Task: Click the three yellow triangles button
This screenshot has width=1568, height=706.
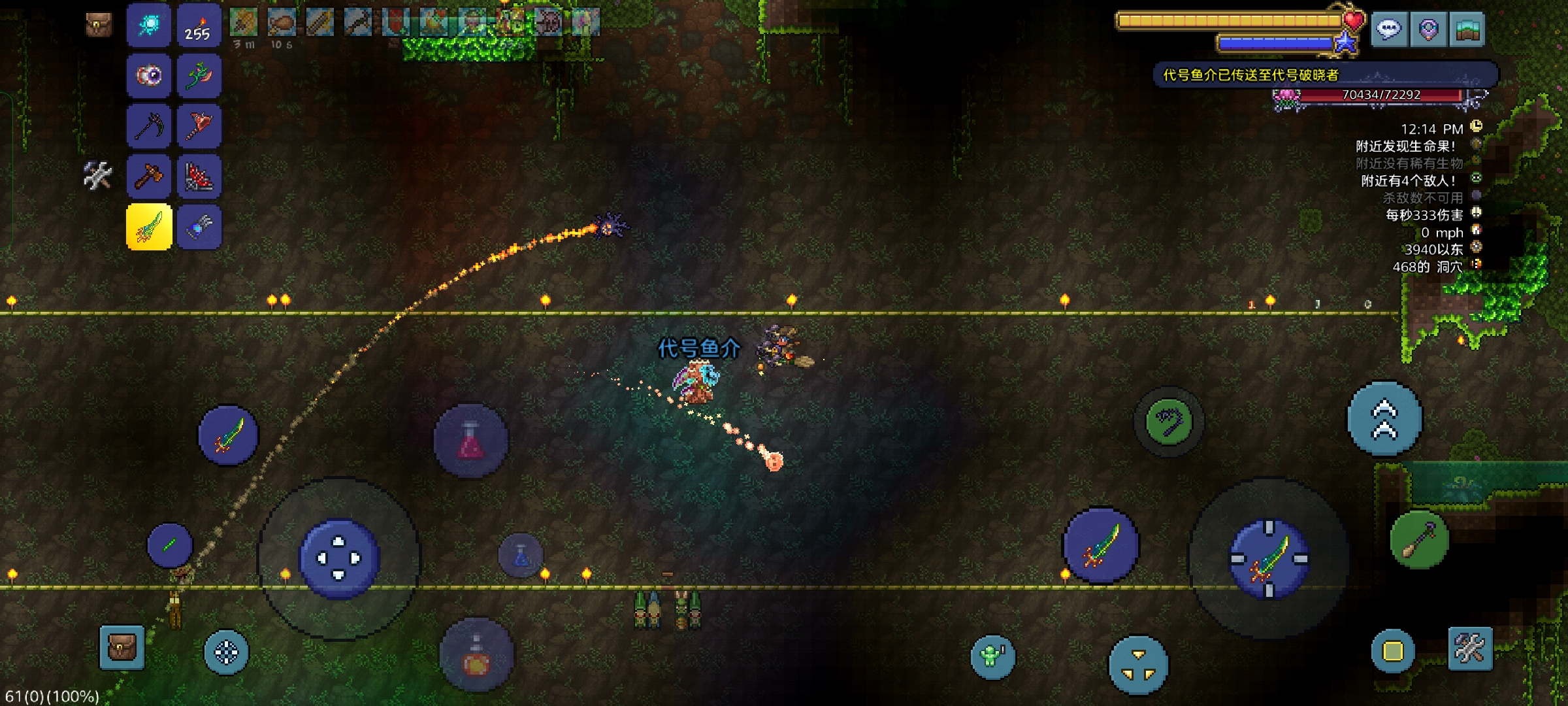Action: (x=1138, y=665)
